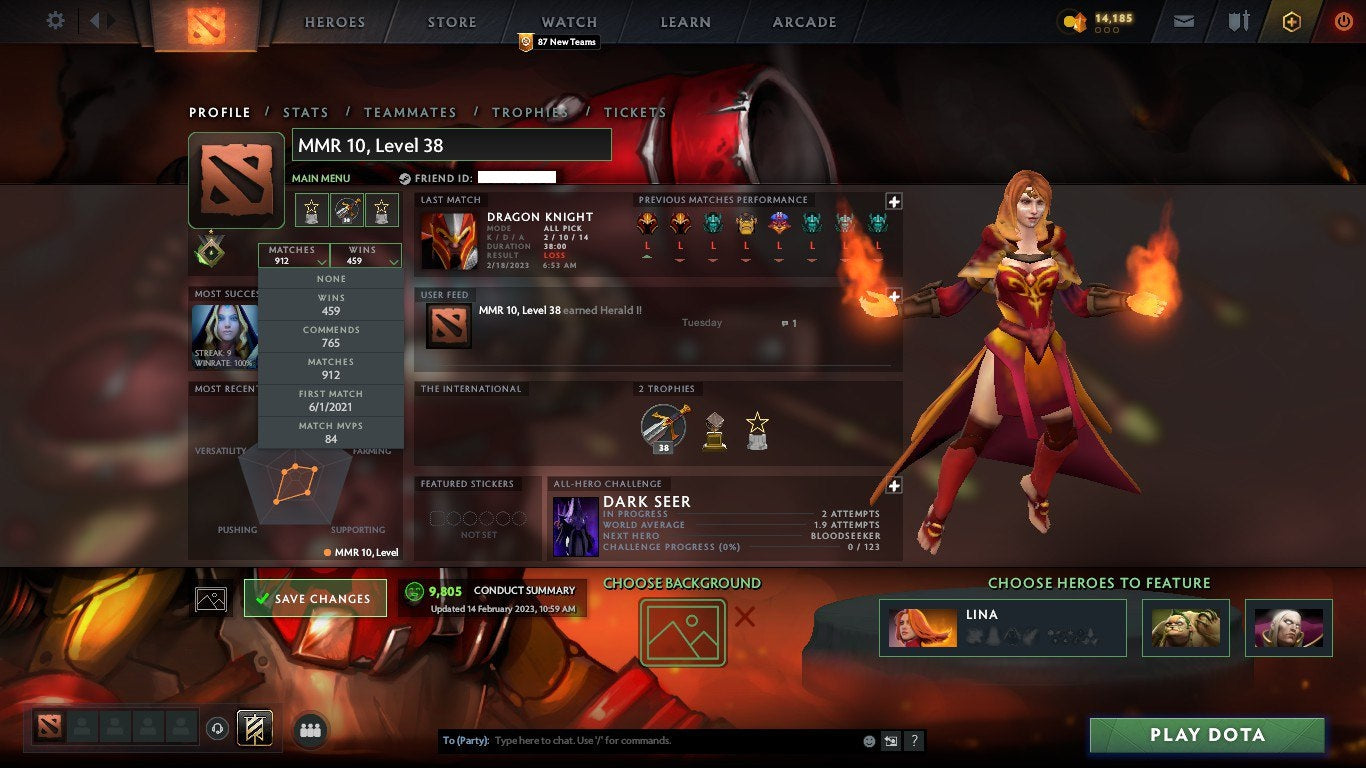
Task: Click the Dota Plus hexagon icon
Action: tap(1292, 20)
